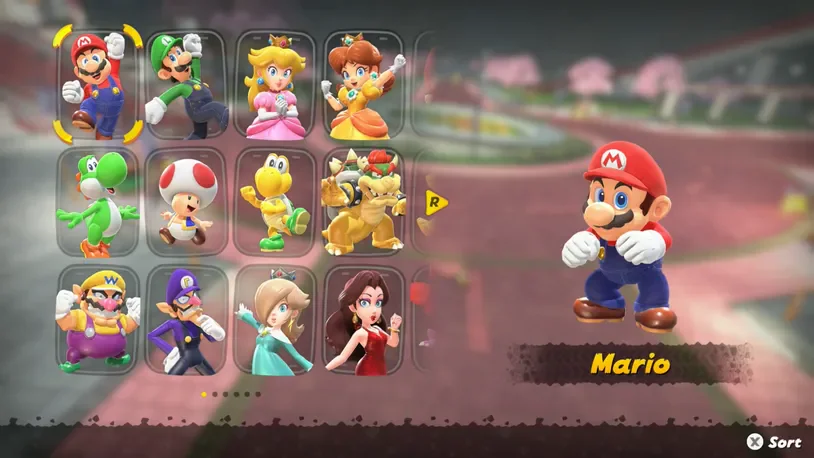Choose Bowser from the roster
Screen dimensions: 814x458
click(x=363, y=203)
